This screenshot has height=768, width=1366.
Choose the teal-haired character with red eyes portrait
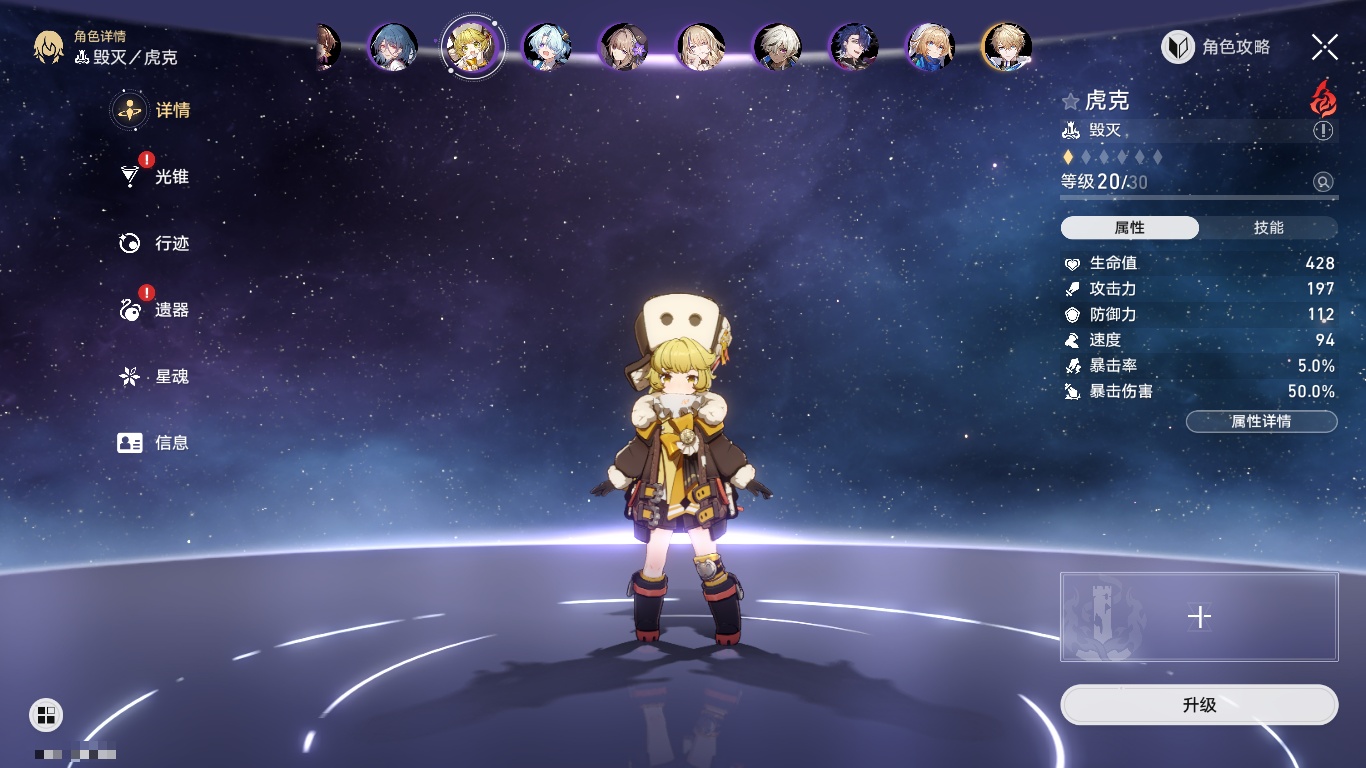(393, 46)
